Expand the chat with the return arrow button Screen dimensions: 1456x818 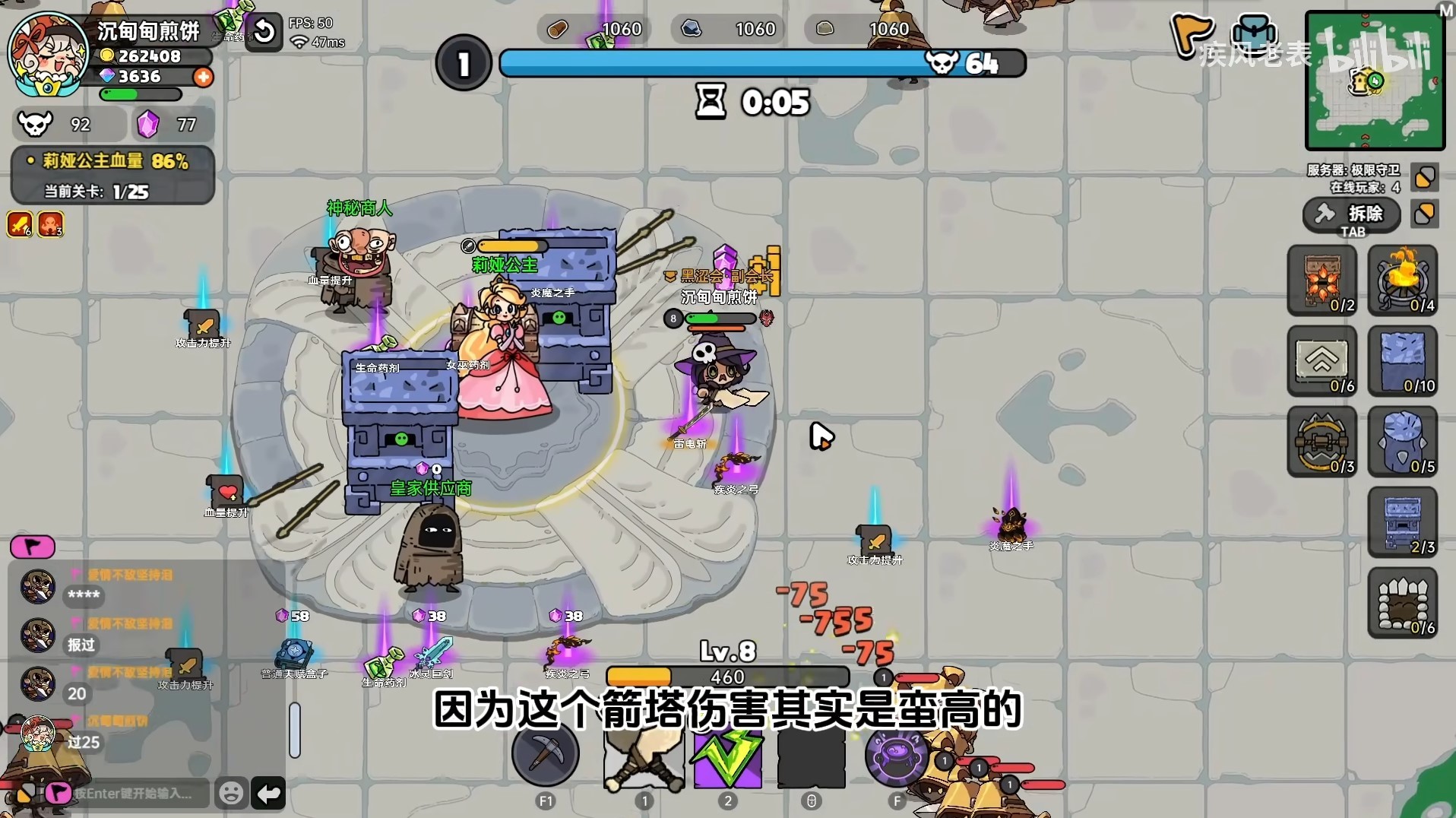coord(270,794)
